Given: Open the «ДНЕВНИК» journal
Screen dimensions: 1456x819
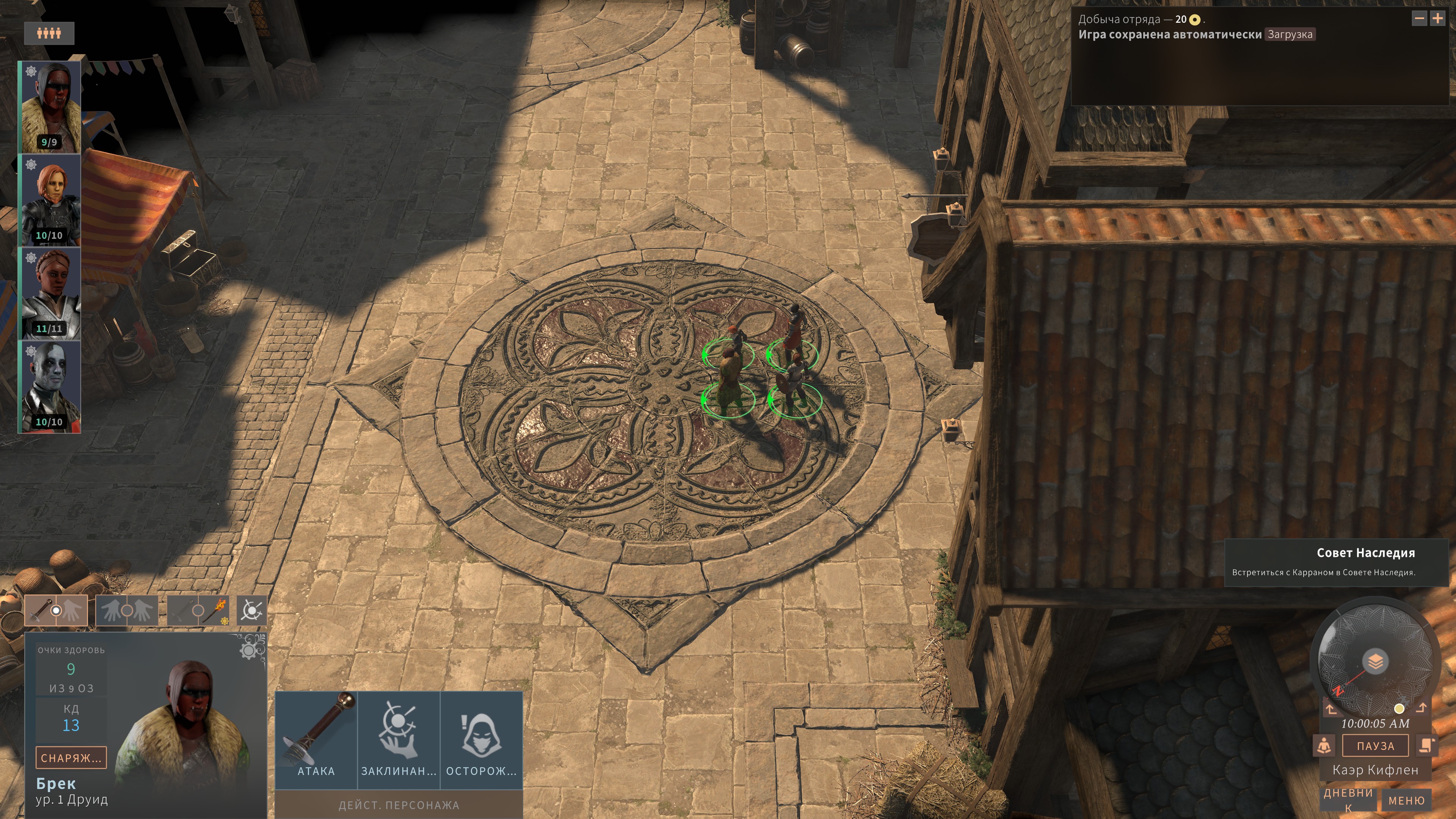Looking at the screenshot, I should 1348,799.
